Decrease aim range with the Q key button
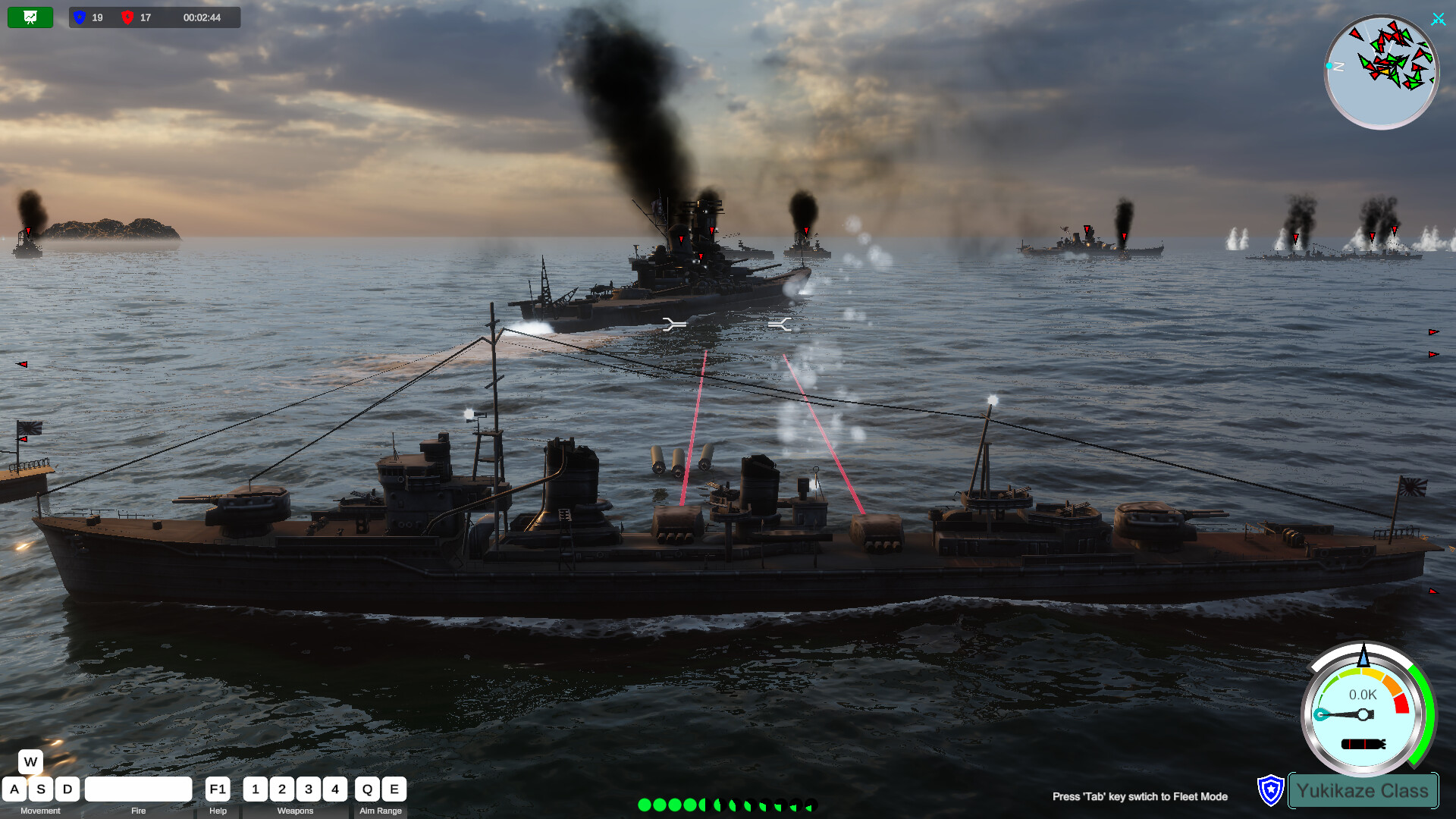Screen dimensions: 1456x819 click(367, 789)
